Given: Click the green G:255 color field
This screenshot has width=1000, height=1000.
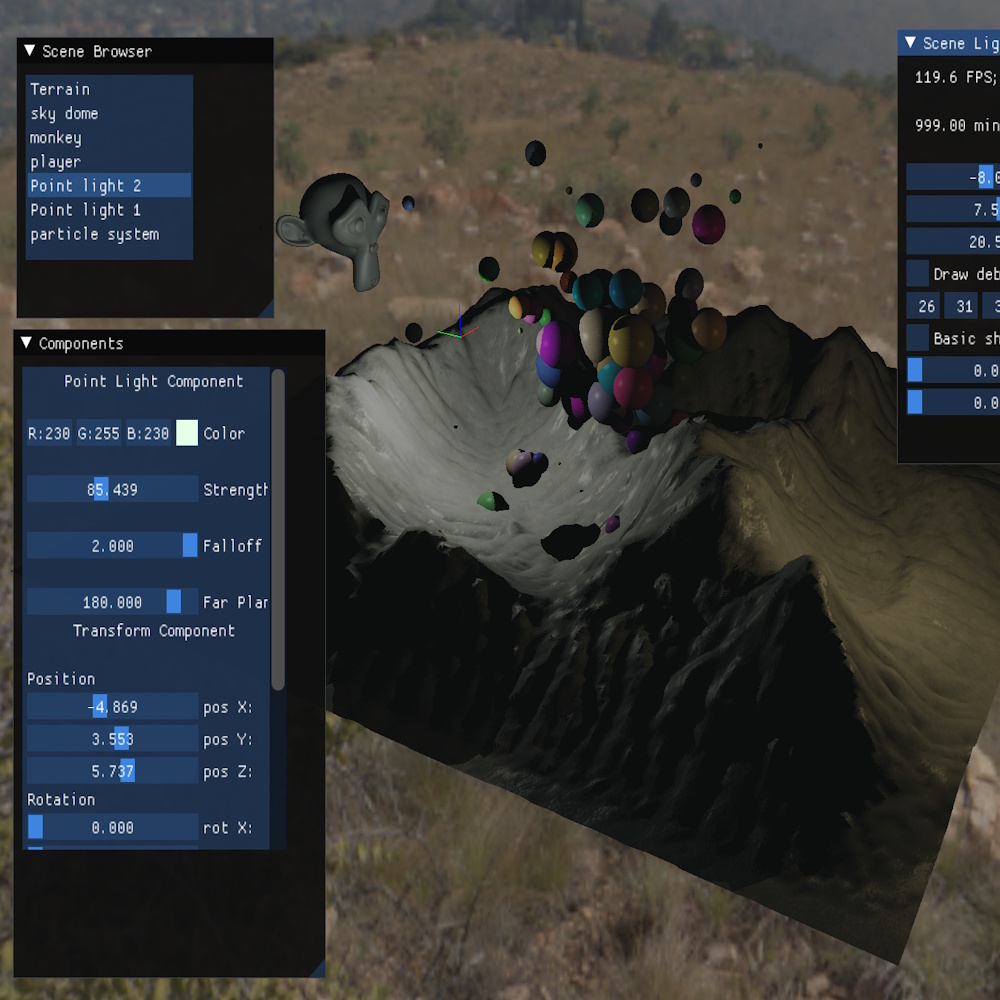Looking at the screenshot, I should point(99,433).
